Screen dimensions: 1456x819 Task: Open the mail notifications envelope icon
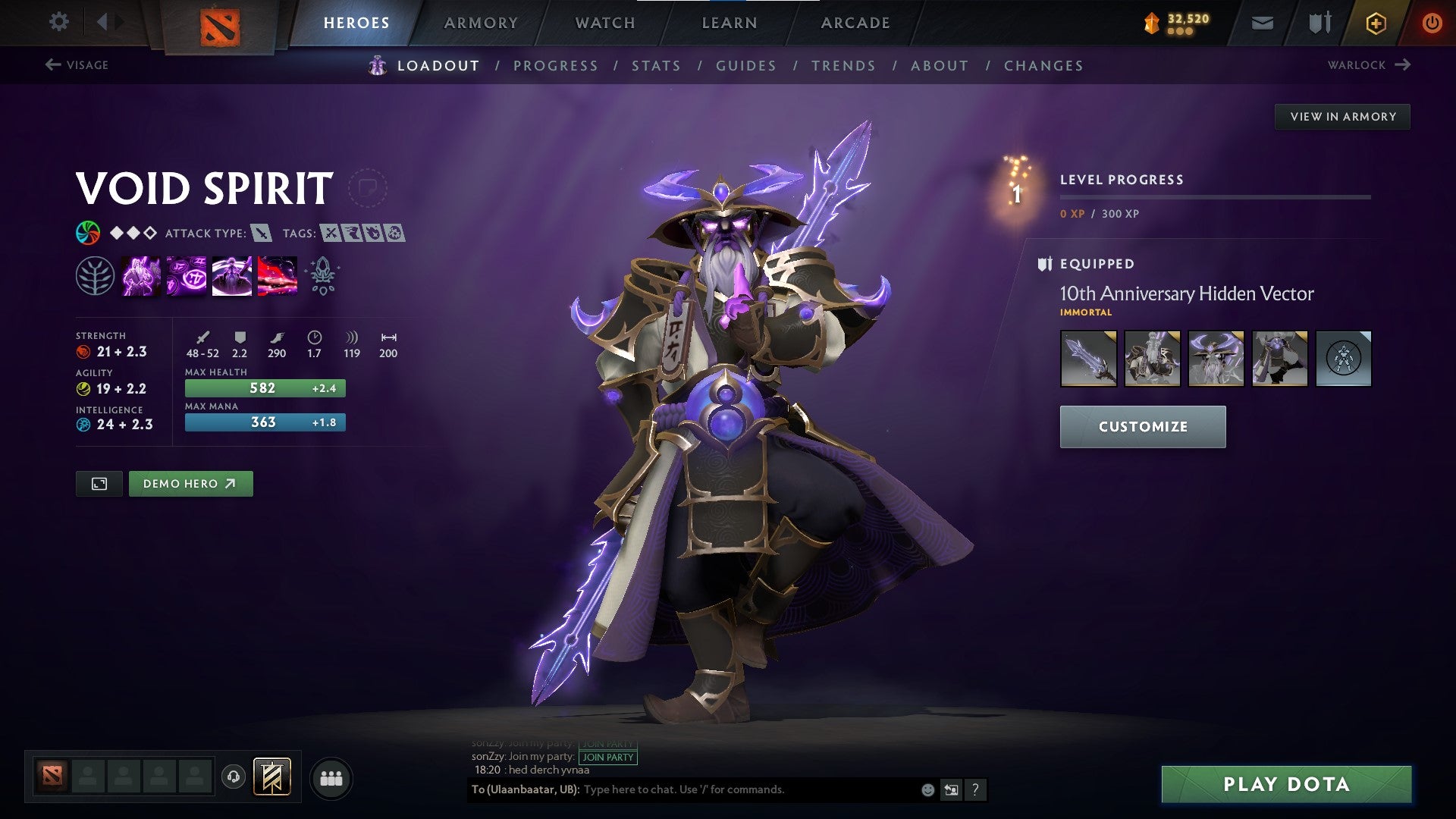click(x=1261, y=22)
